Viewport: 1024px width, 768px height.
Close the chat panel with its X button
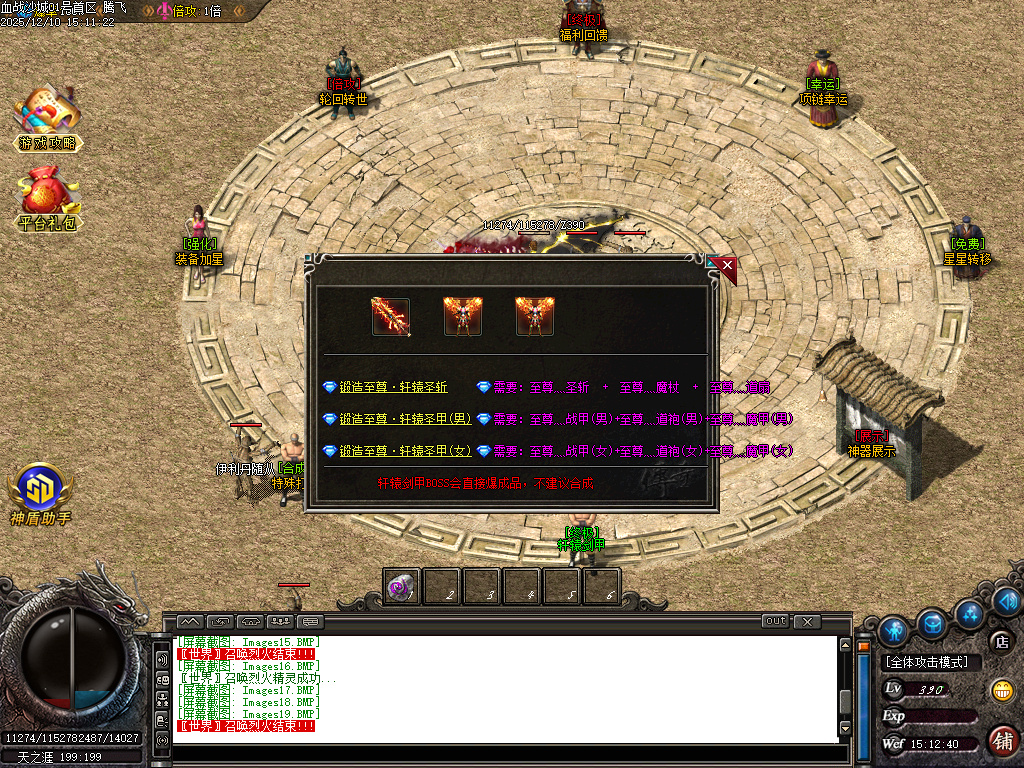pyautogui.click(x=807, y=621)
